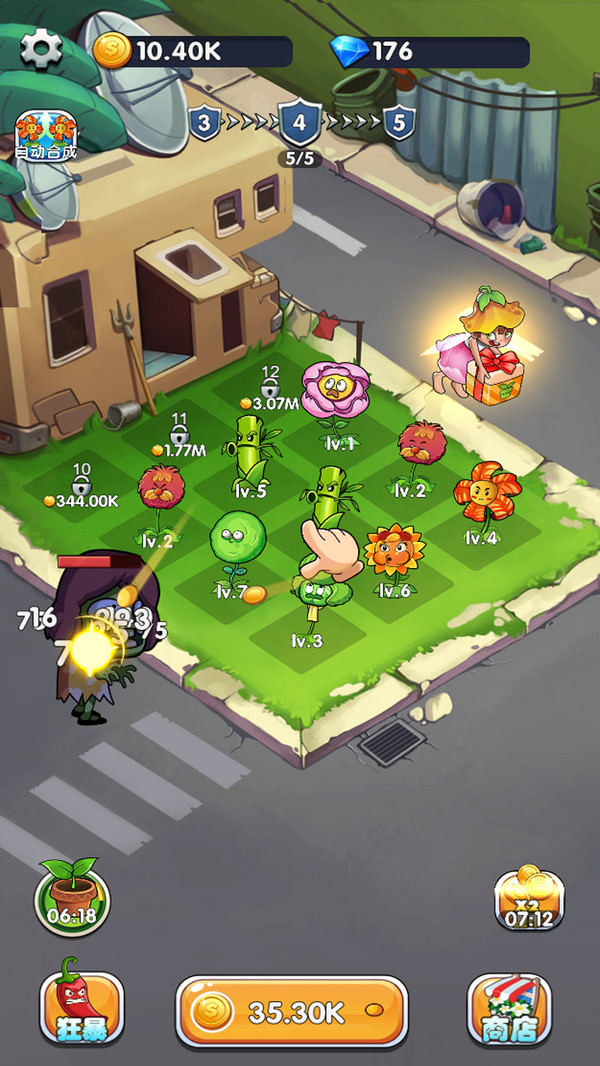Unlock the 3.07M locked tile
Viewport: 600px width, 1066px height.
(x=270, y=390)
